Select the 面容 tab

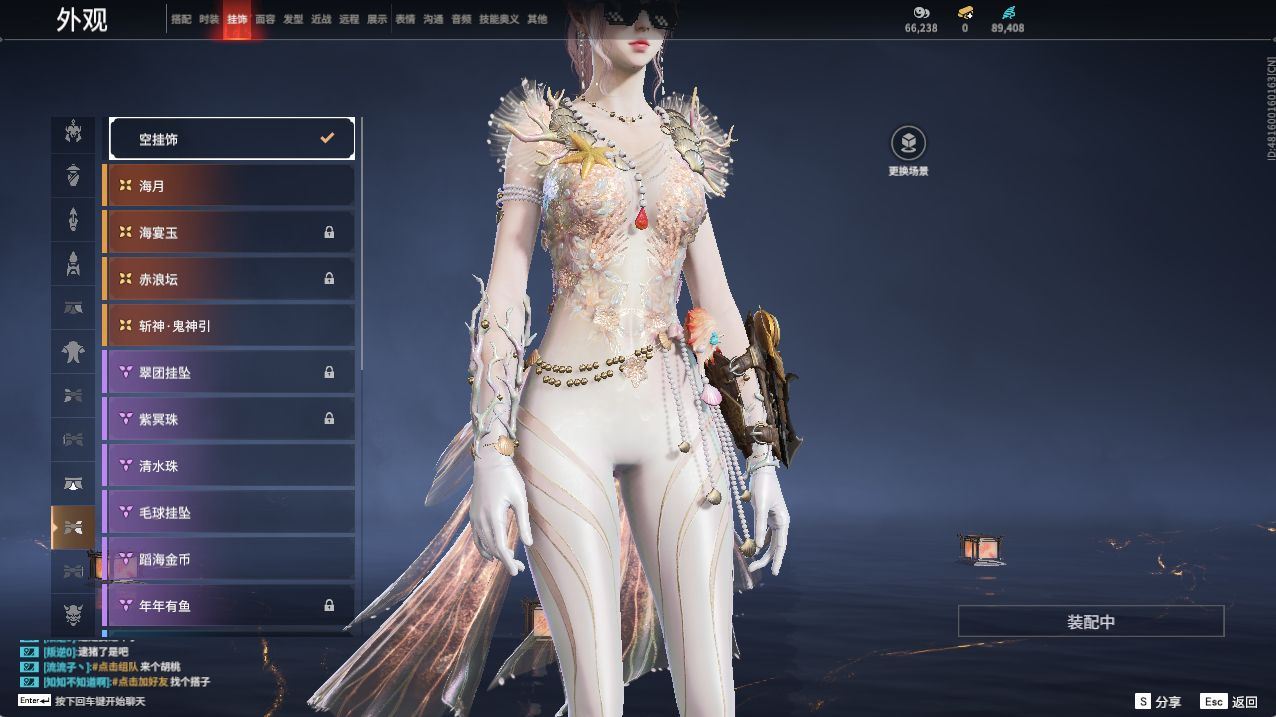[265, 19]
